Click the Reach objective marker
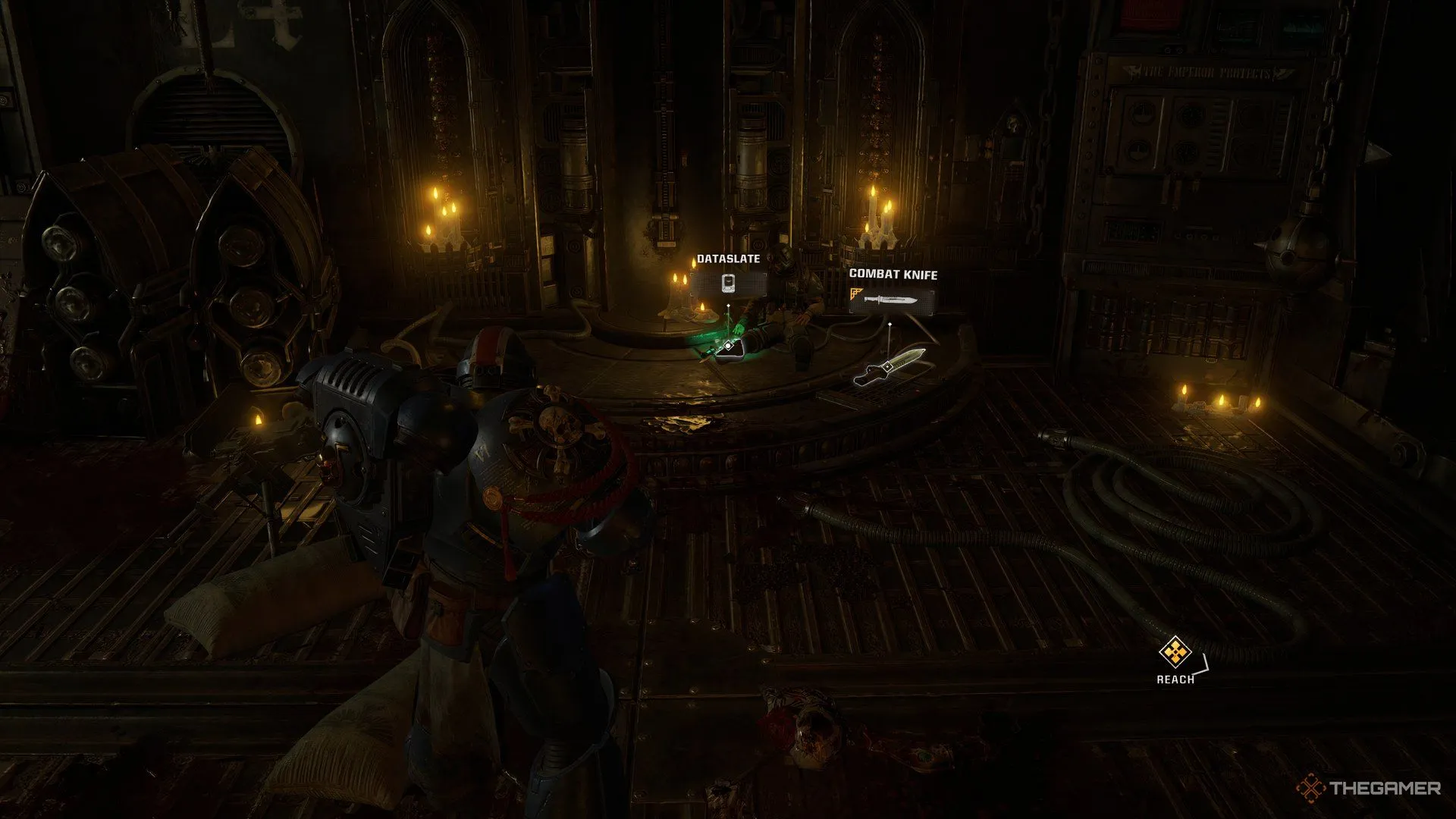 1175,652
